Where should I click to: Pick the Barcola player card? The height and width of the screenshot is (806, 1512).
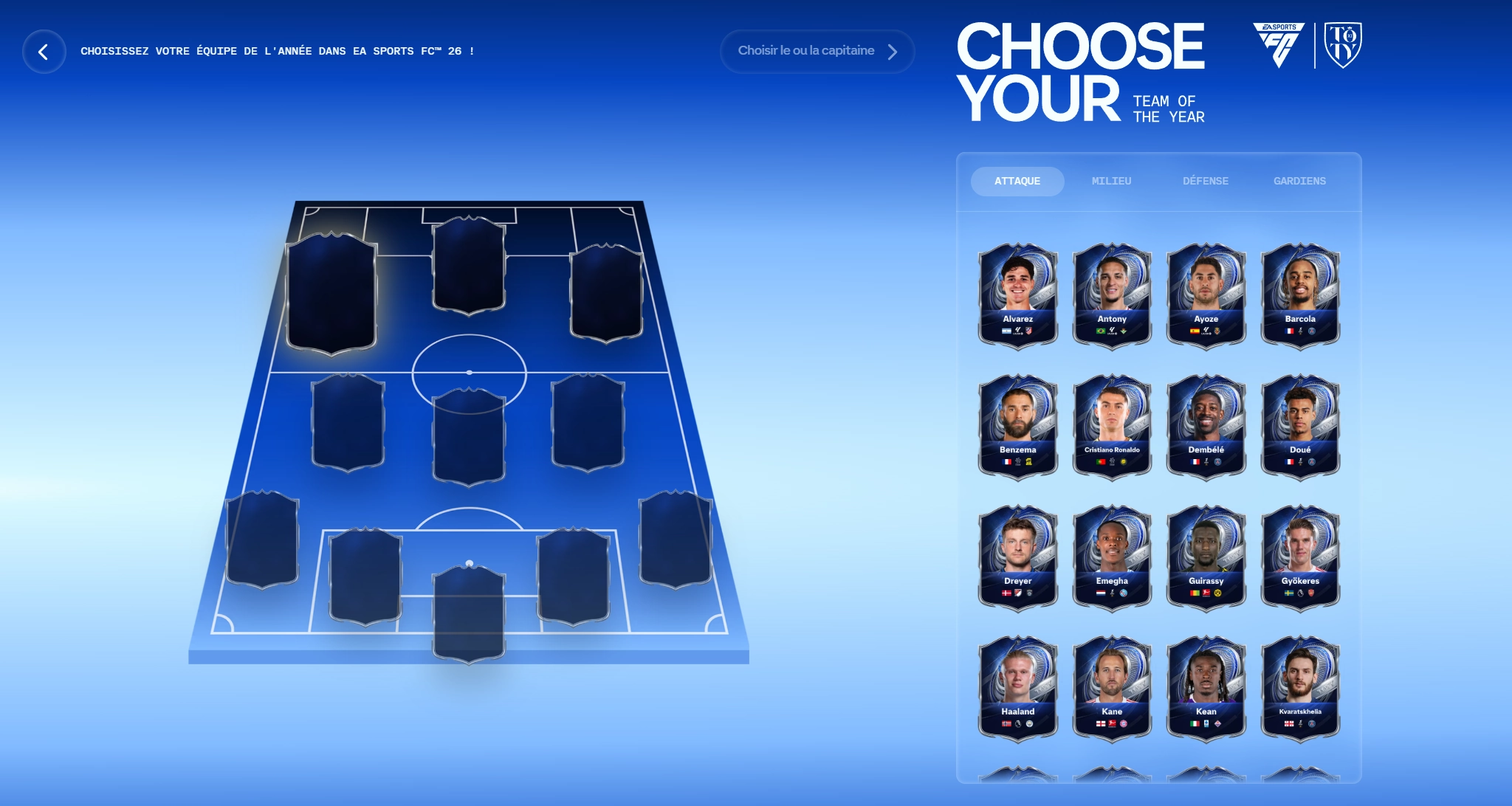1300,294
